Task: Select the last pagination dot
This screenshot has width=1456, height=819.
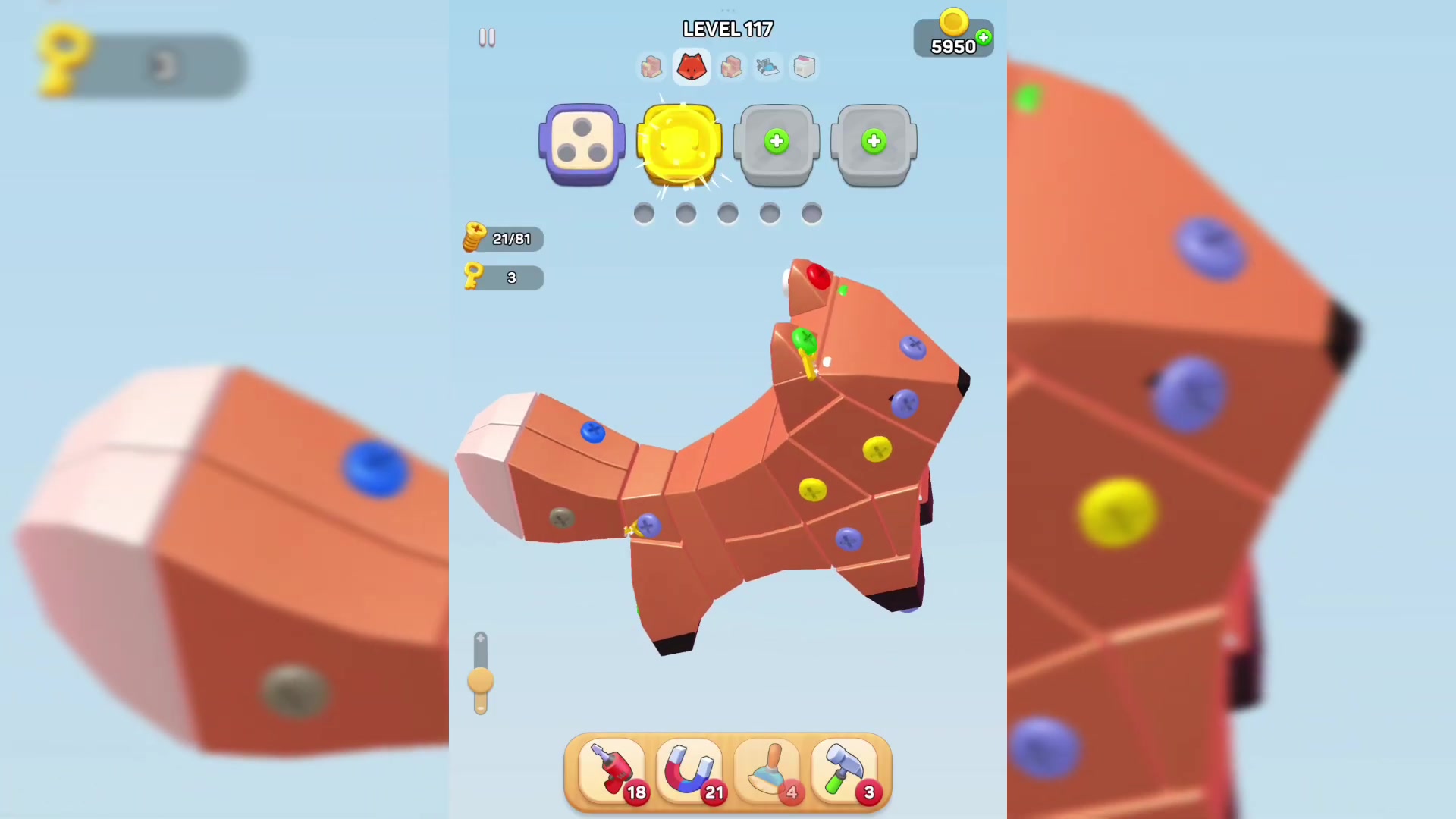Action: coord(811,214)
